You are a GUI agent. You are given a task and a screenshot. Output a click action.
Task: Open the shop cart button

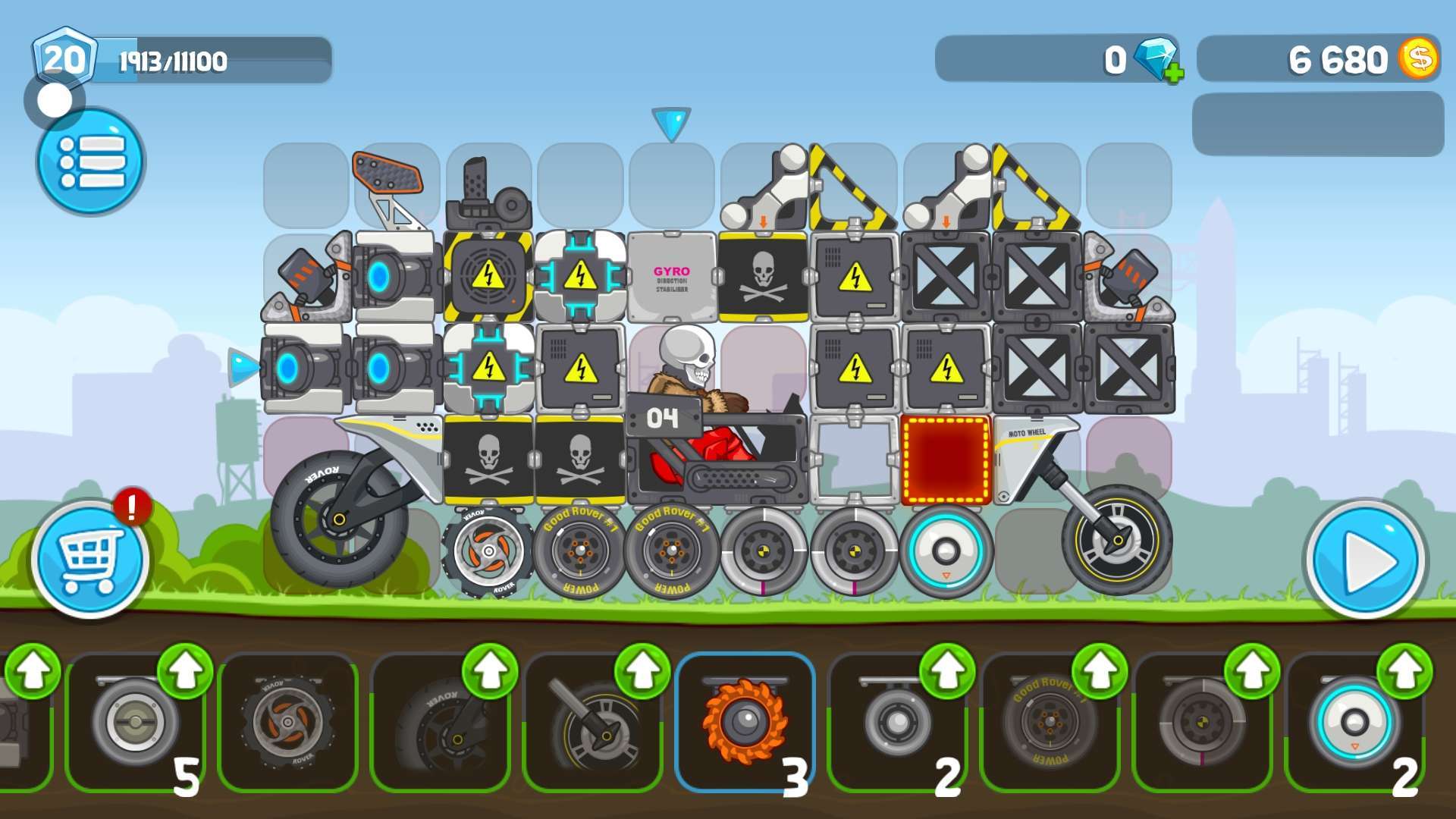point(90,560)
